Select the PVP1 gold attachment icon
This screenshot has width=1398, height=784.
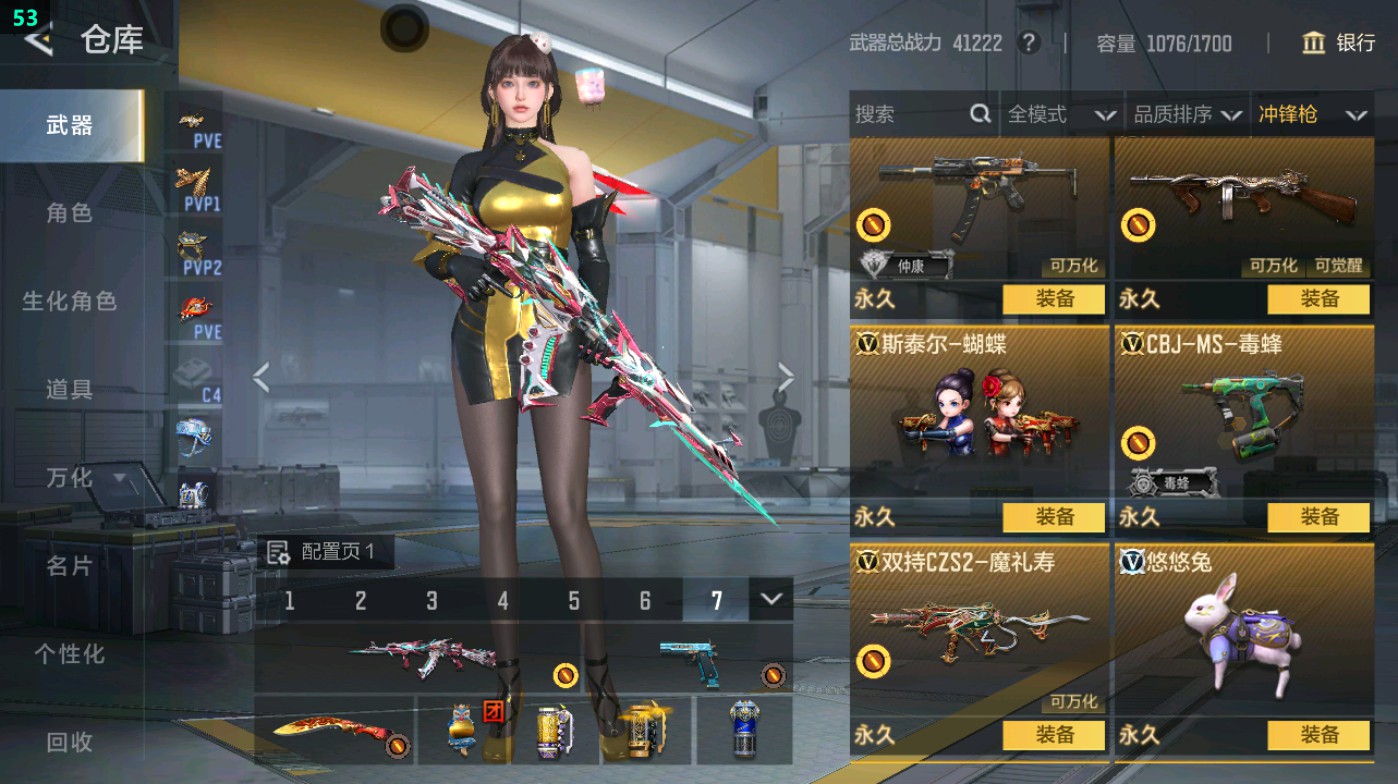(x=195, y=180)
